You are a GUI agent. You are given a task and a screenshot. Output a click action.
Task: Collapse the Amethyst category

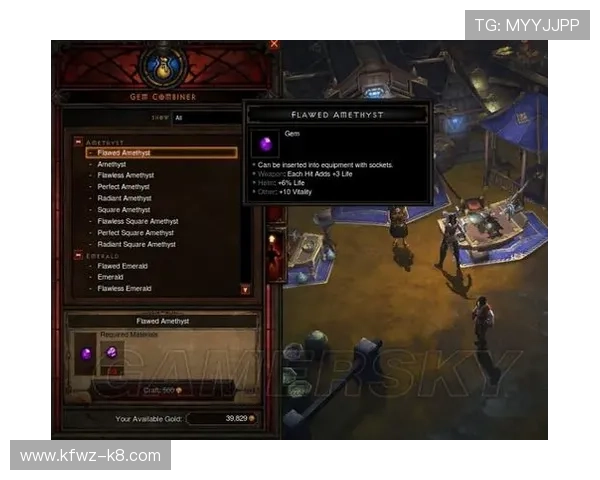pos(78,142)
